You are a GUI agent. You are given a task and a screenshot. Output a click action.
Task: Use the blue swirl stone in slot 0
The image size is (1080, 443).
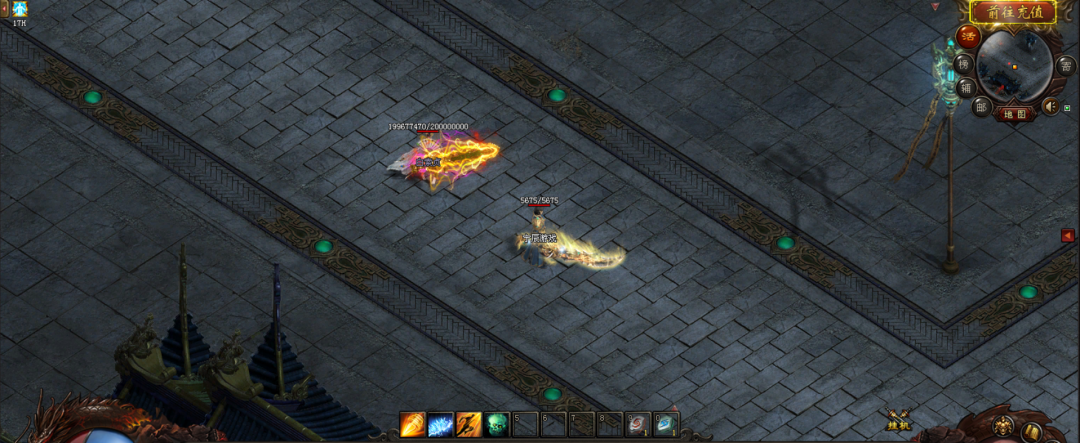pyautogui.click(x=666, y=425)
